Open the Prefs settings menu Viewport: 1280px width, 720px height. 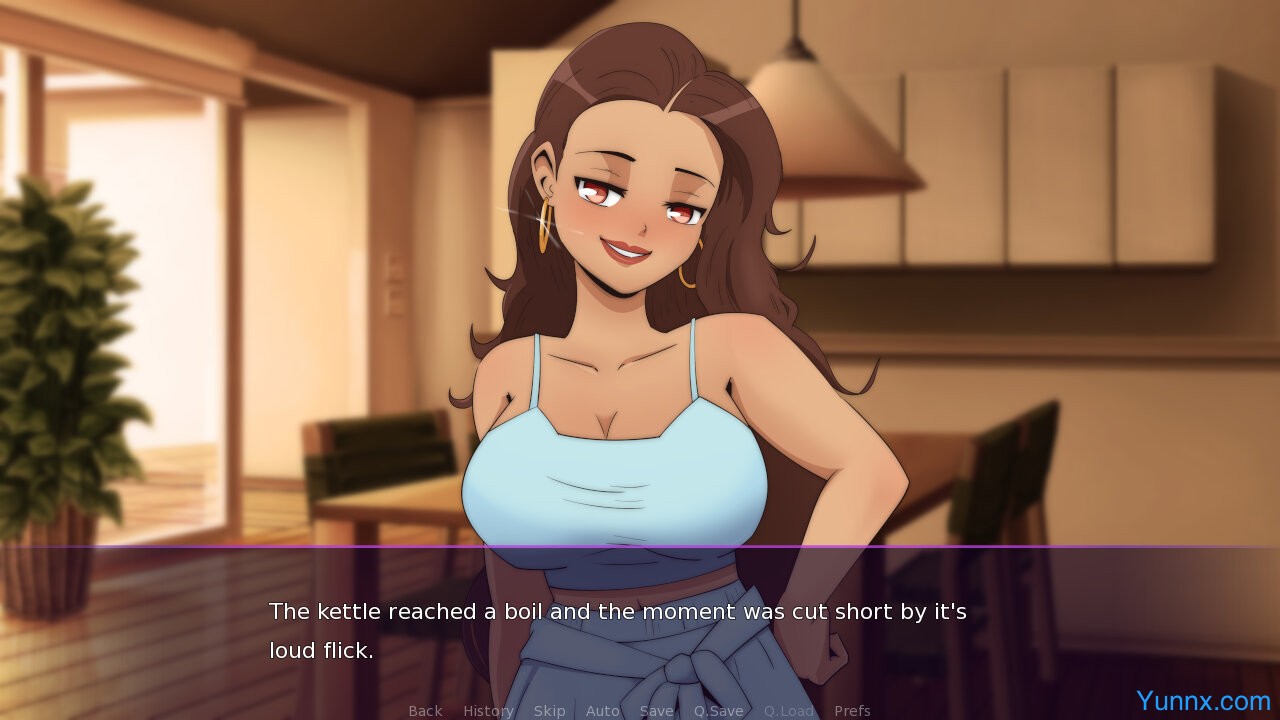852,711
